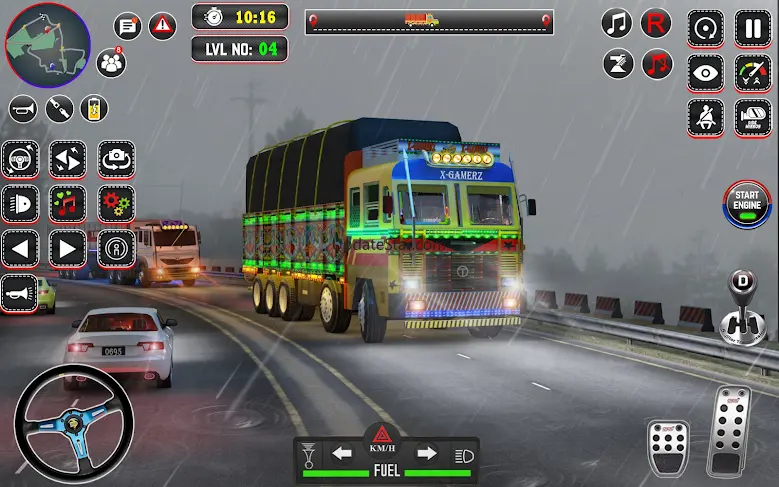Shift gear with the D gear lever
The height and width of the screenshot is (487, 779).
click(x=743, y=304)
